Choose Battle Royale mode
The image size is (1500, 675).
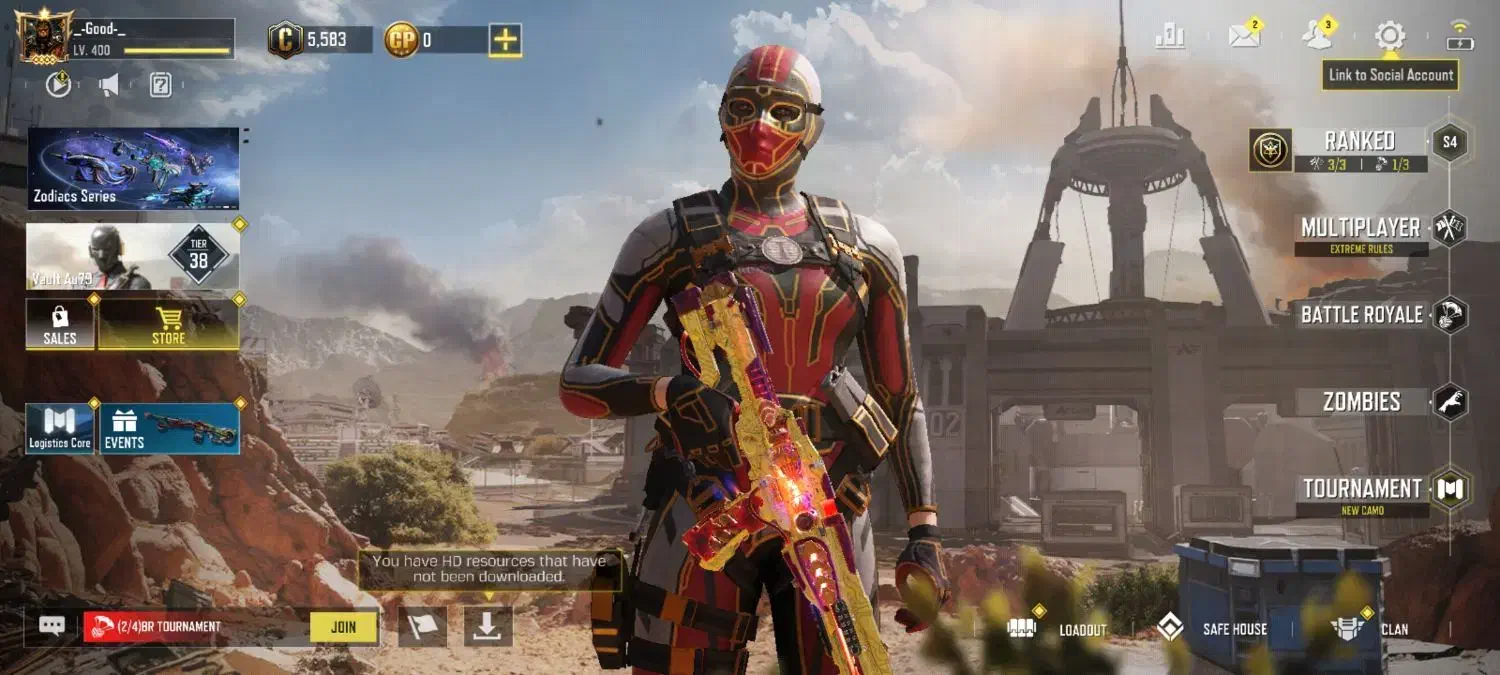1361,315
